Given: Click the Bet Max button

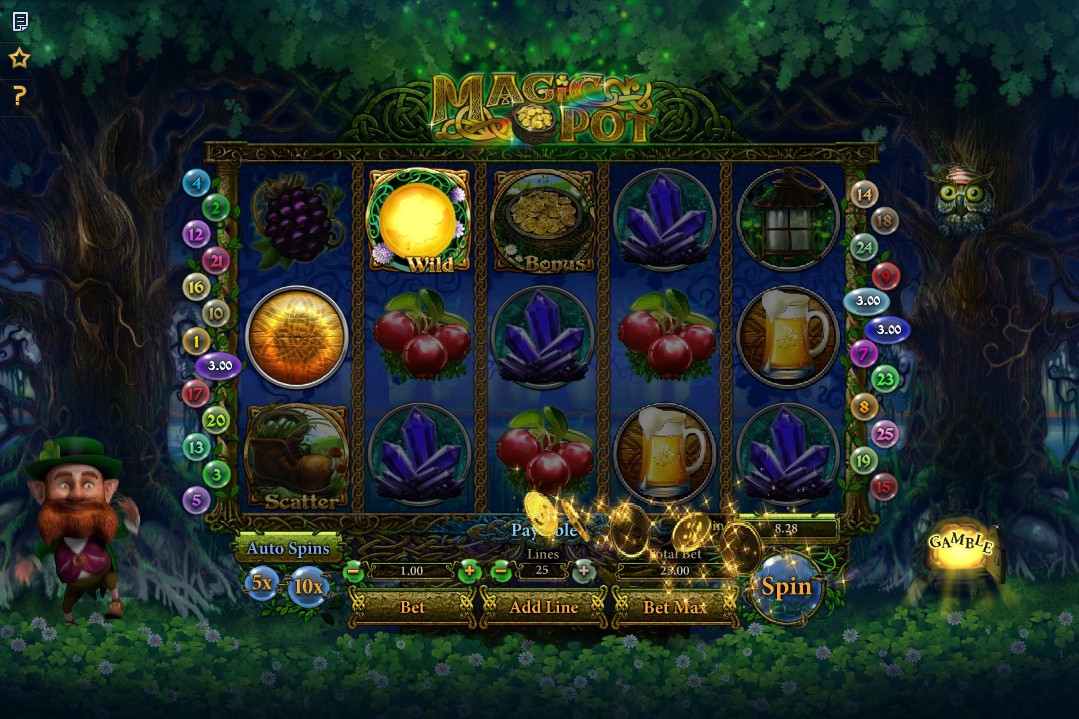Looking at the screenshot, I should coord(675,607).
